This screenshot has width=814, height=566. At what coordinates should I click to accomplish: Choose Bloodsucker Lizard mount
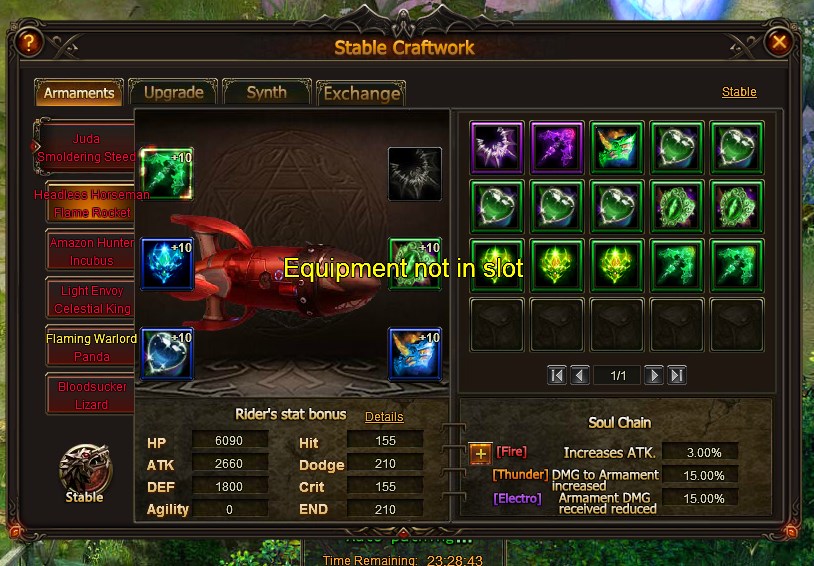click(x=91, y=395)
